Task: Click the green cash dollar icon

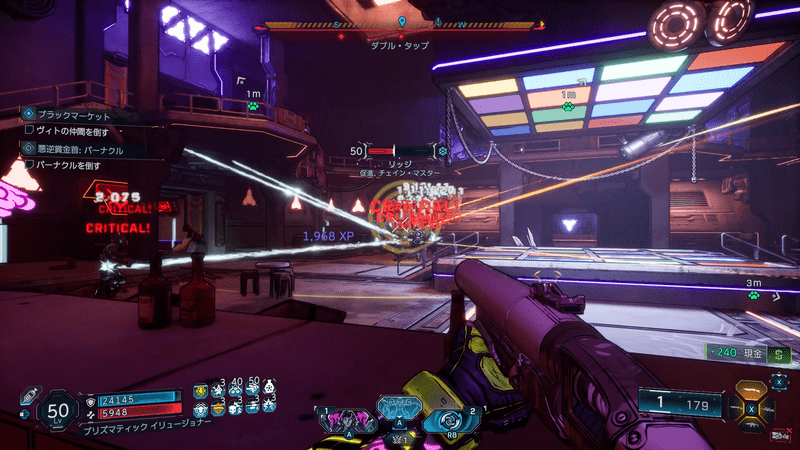Action: tap(780, 353)
